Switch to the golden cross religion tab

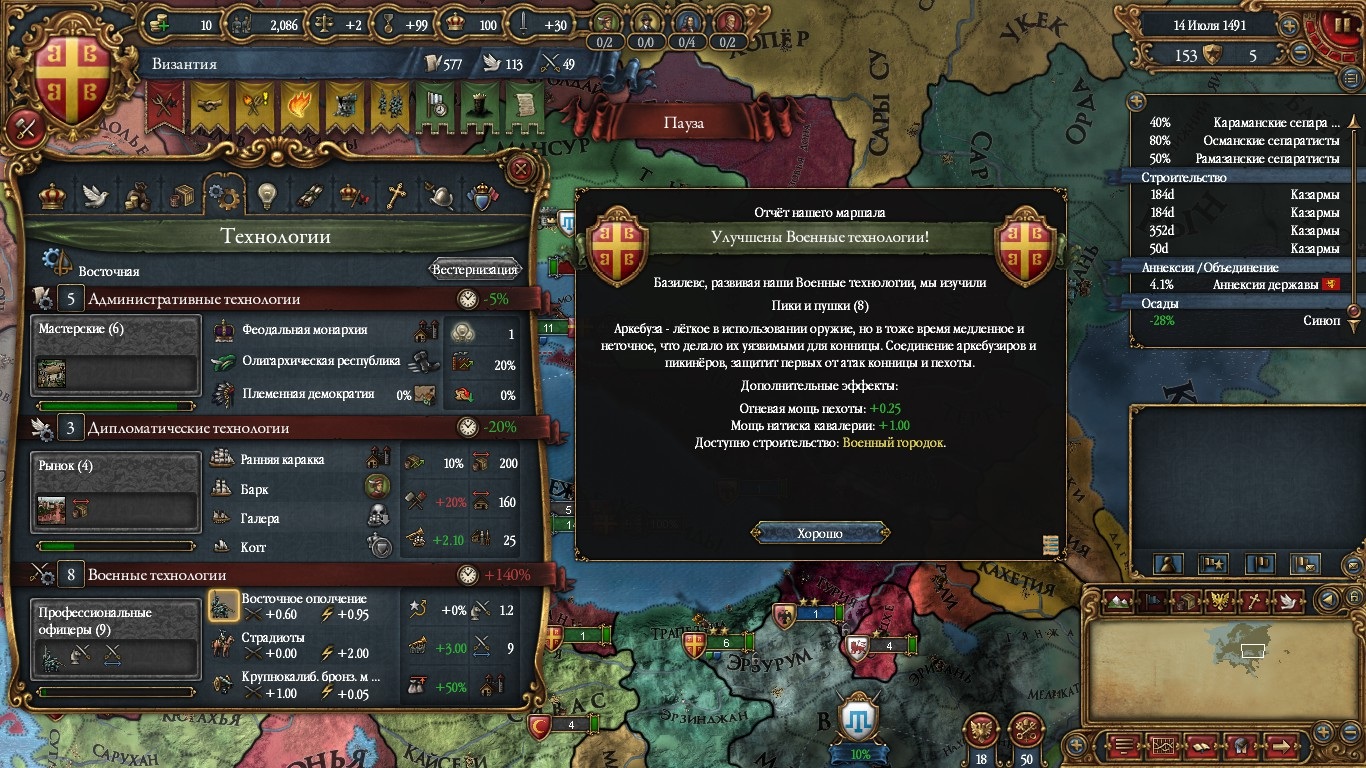[397, 195]
